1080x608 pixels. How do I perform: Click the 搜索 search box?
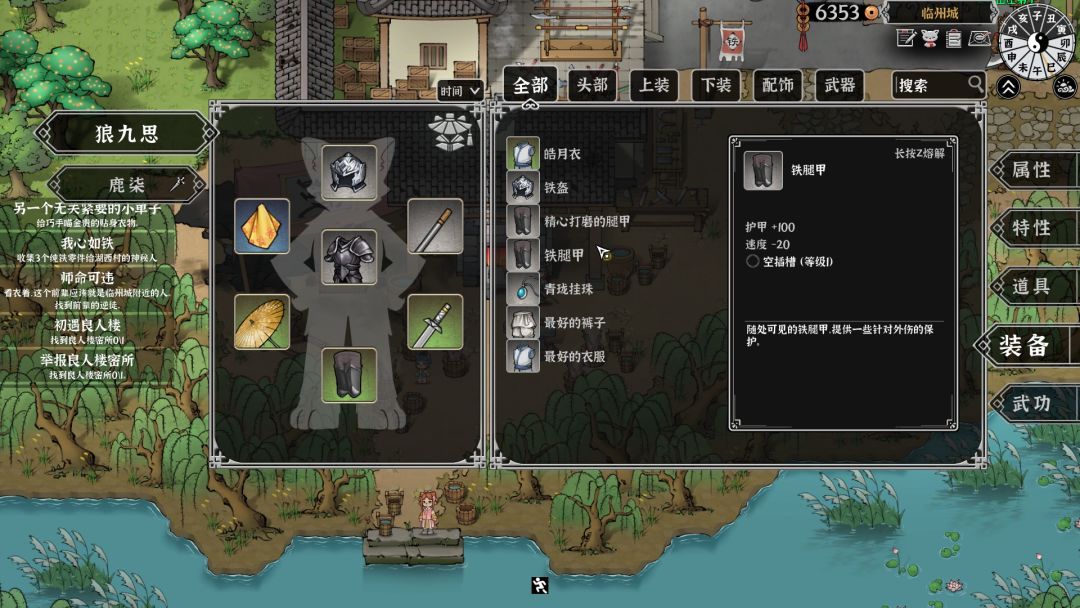(x=930, y=86)
